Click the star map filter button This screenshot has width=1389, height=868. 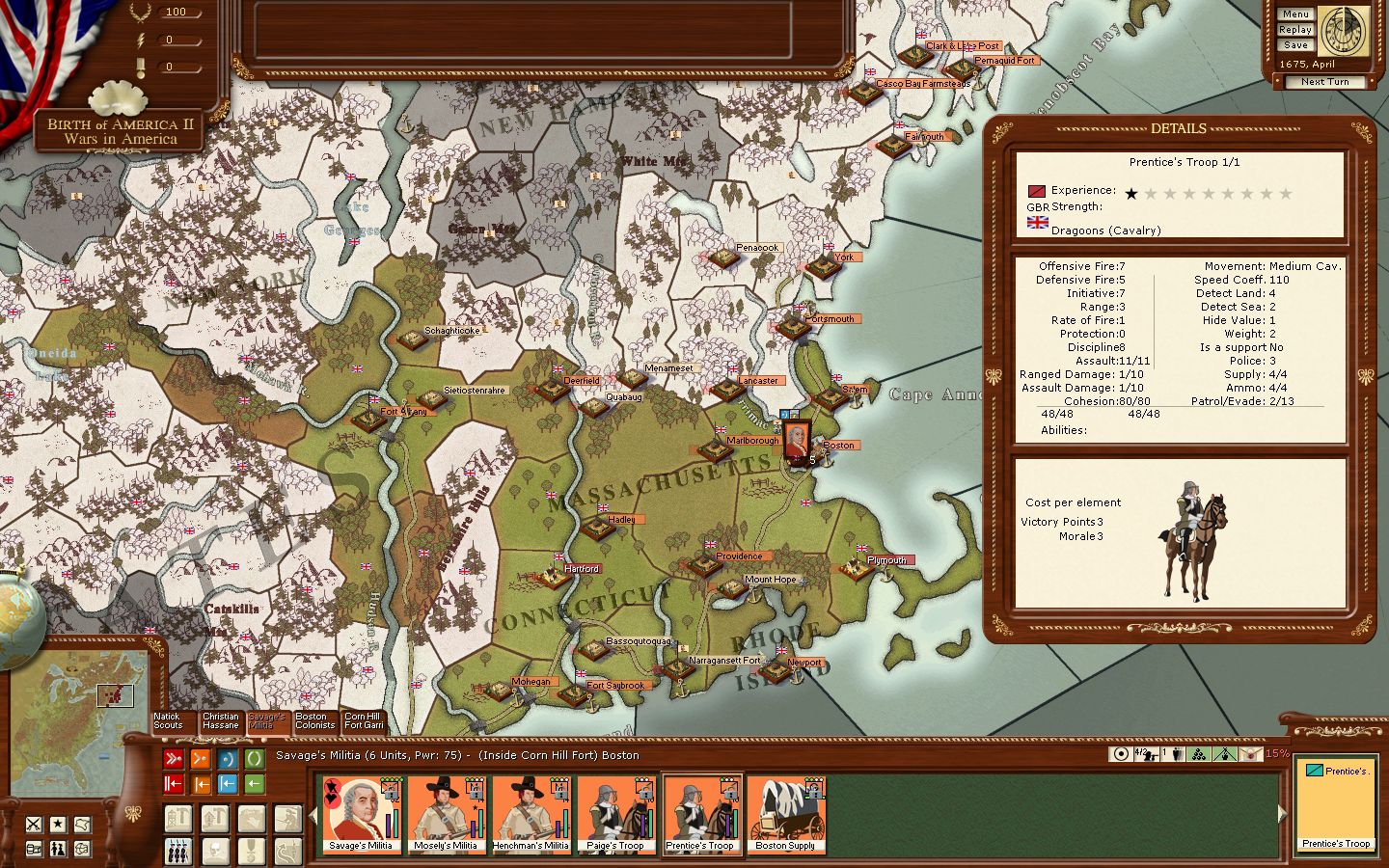pyautogui.click(x=58, y=824)
